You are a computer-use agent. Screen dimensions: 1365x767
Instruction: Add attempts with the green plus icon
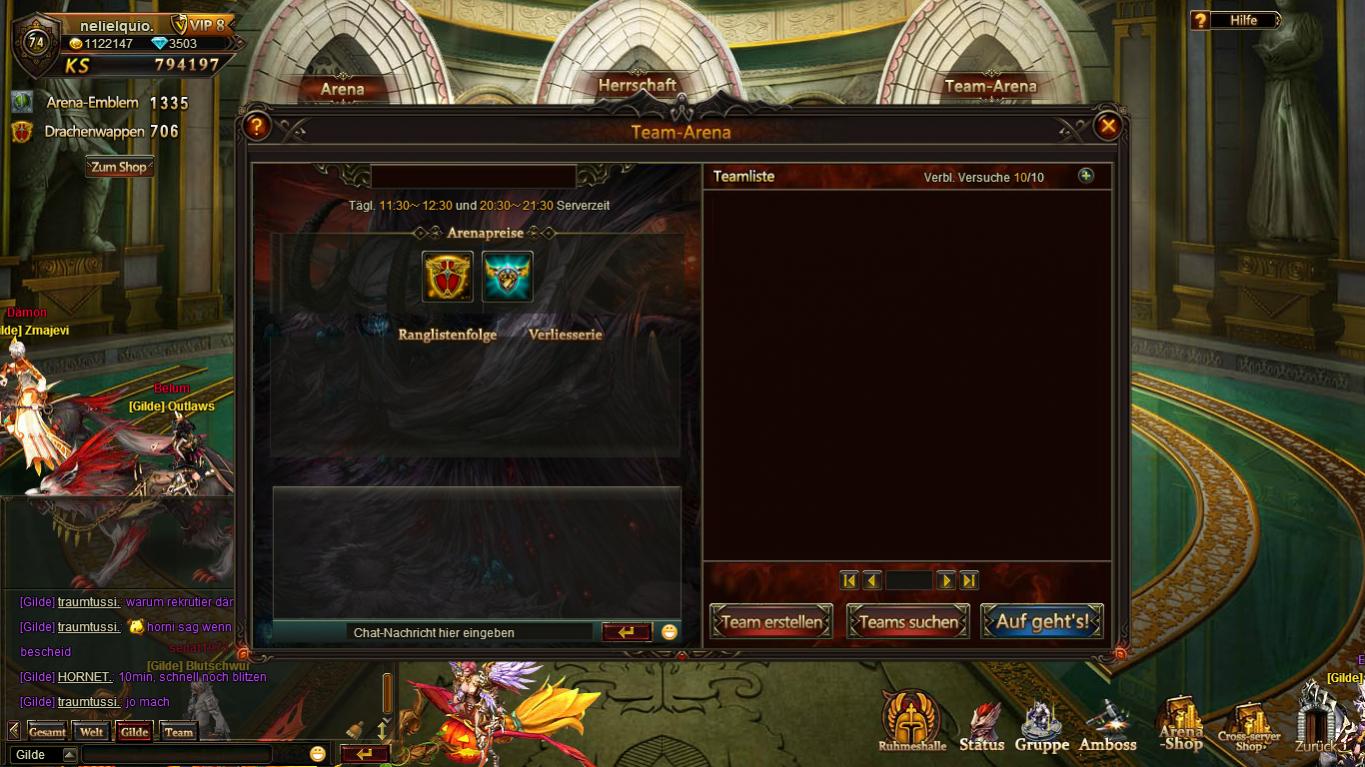point(1086,176)
